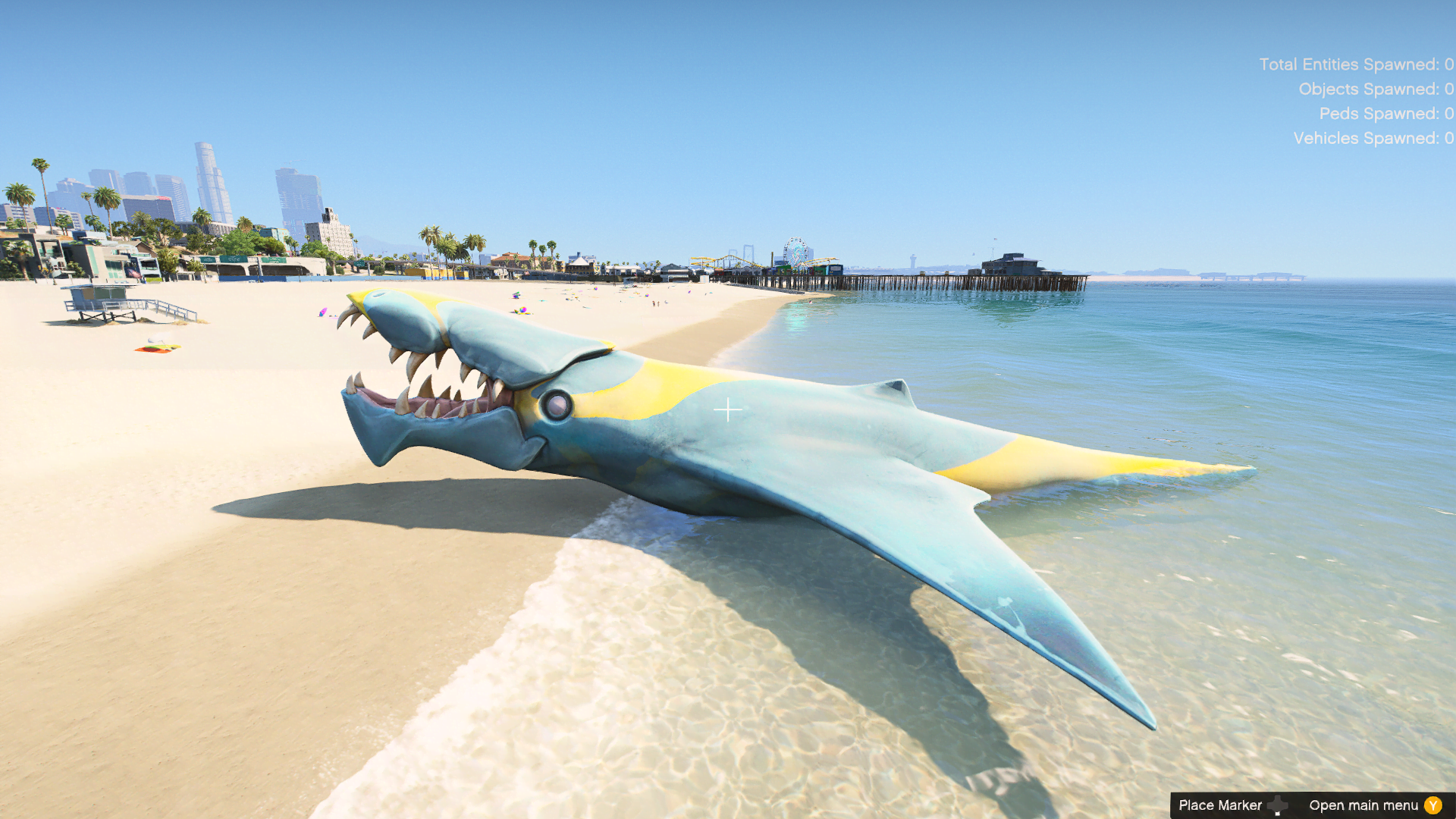Select the shark's eye

[559, 405]
